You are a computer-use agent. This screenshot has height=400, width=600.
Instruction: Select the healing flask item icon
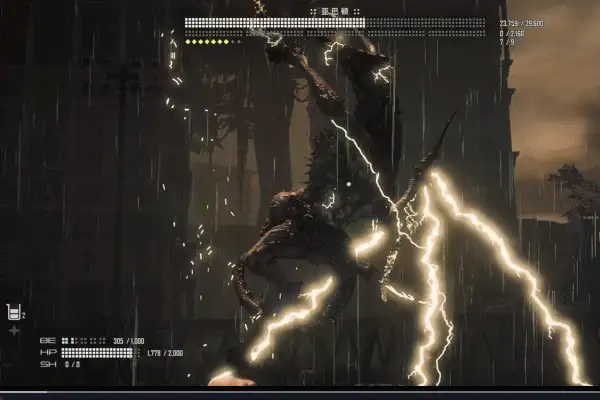coord(13,312)
